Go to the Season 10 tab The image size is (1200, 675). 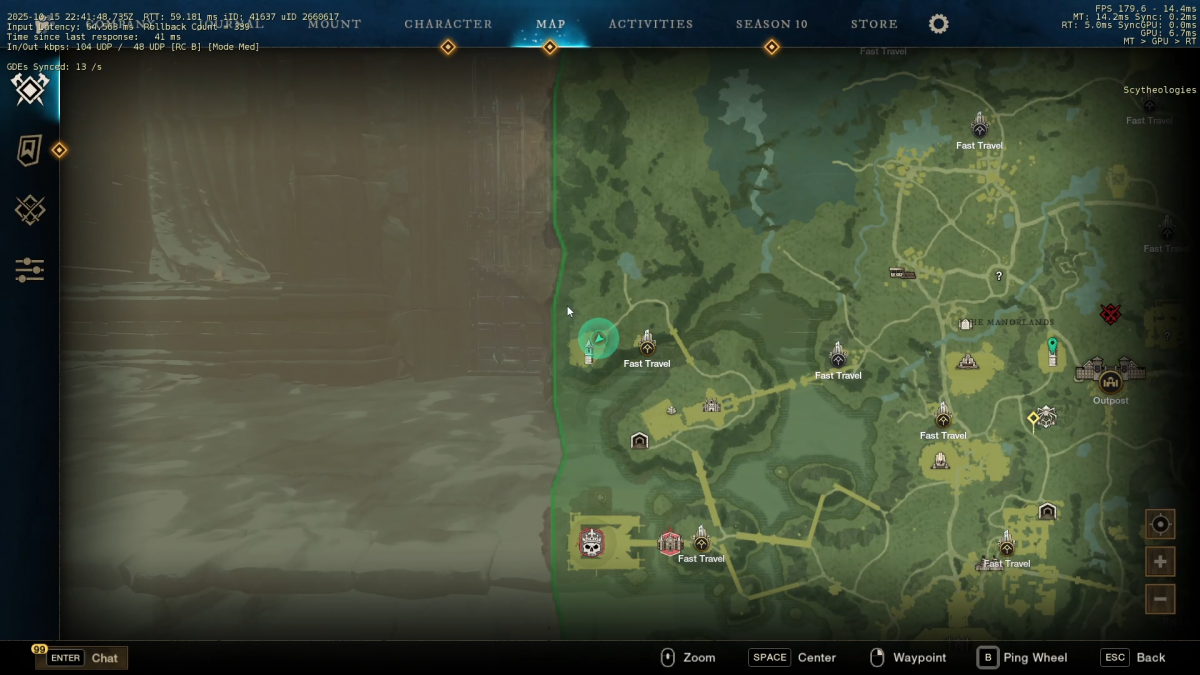(771, 24)
